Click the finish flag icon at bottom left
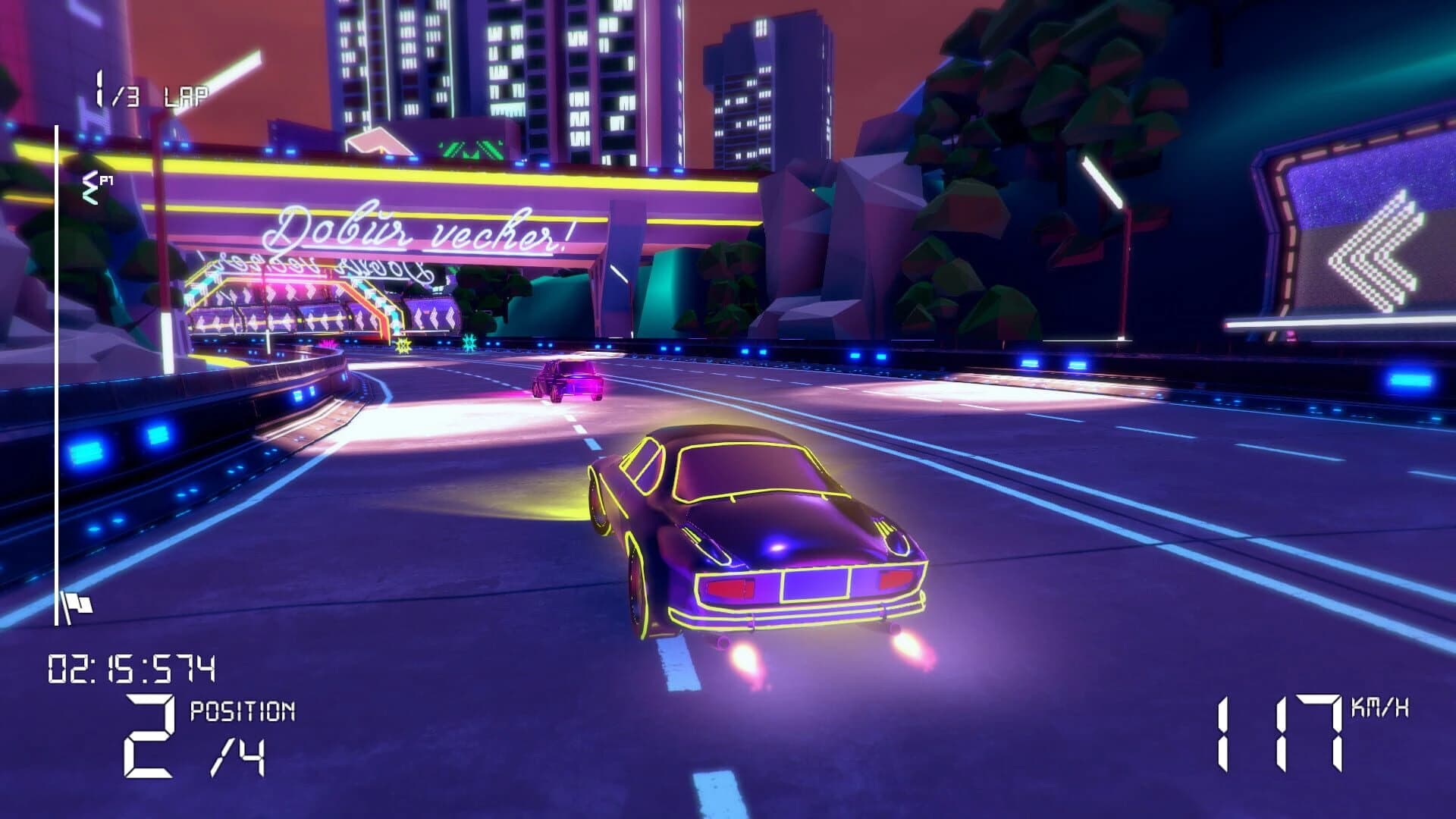Screen dimensions: 1456x819 80,603
